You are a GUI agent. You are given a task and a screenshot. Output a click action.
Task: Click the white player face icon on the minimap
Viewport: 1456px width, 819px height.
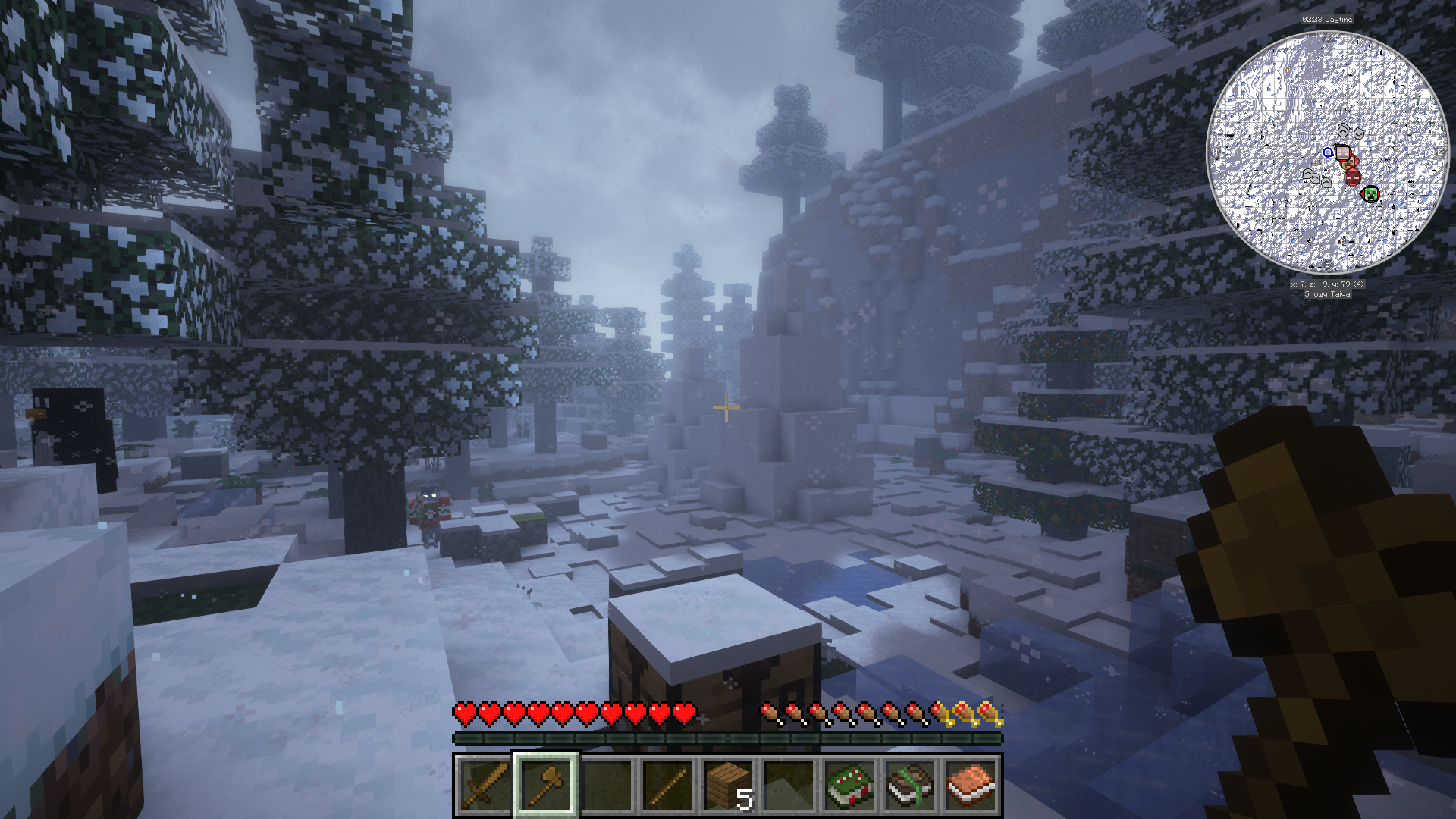(1342, 153)
